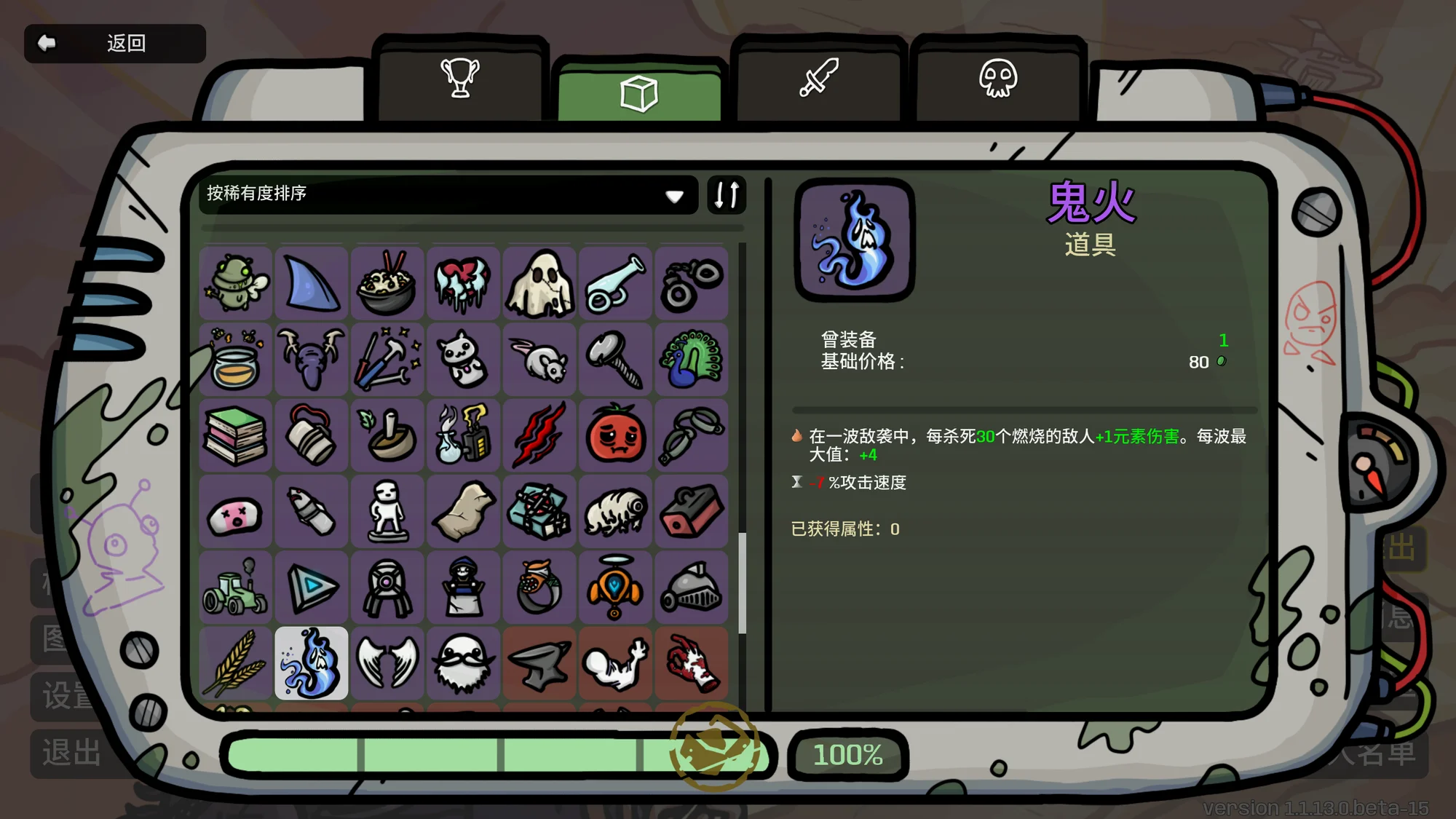The width and height of the screenshot is (1456, 819).
Task: Pick the angry tomato item
Action: pos(615,435)
